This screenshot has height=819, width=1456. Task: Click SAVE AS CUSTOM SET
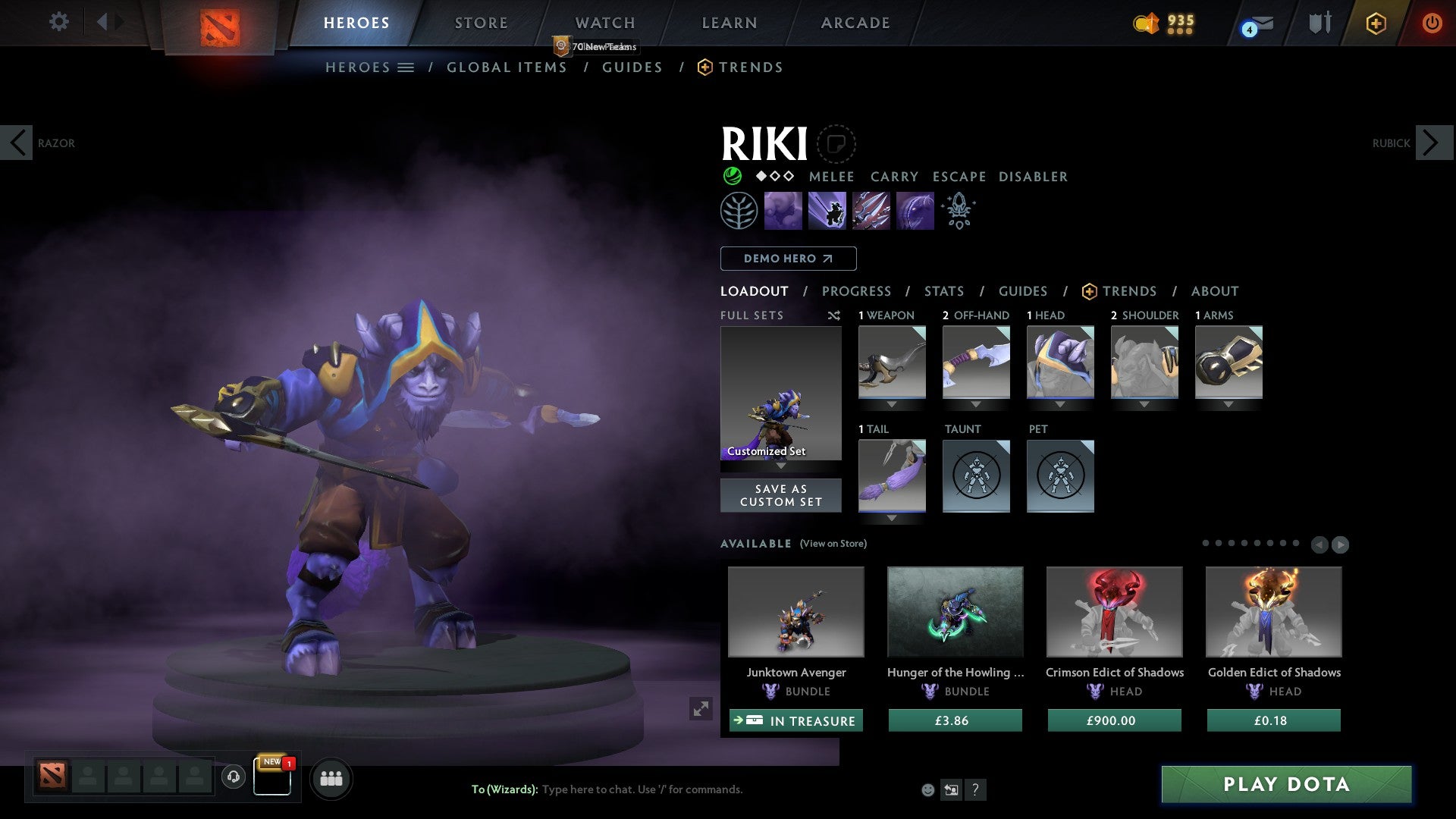tap(780, 495)
